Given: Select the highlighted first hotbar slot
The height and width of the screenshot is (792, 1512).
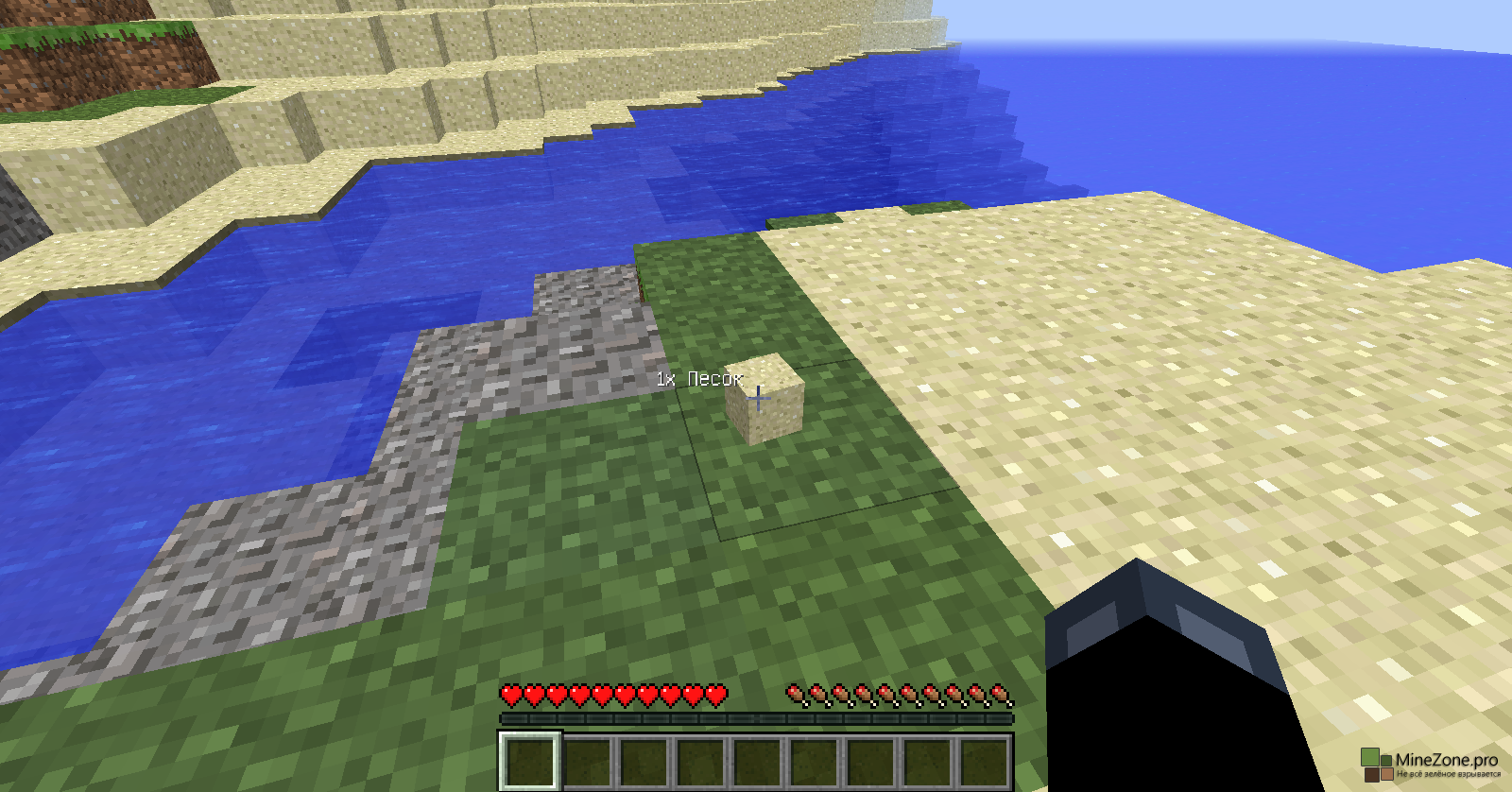Looking at the screenshot, I should tap(530, 761).
